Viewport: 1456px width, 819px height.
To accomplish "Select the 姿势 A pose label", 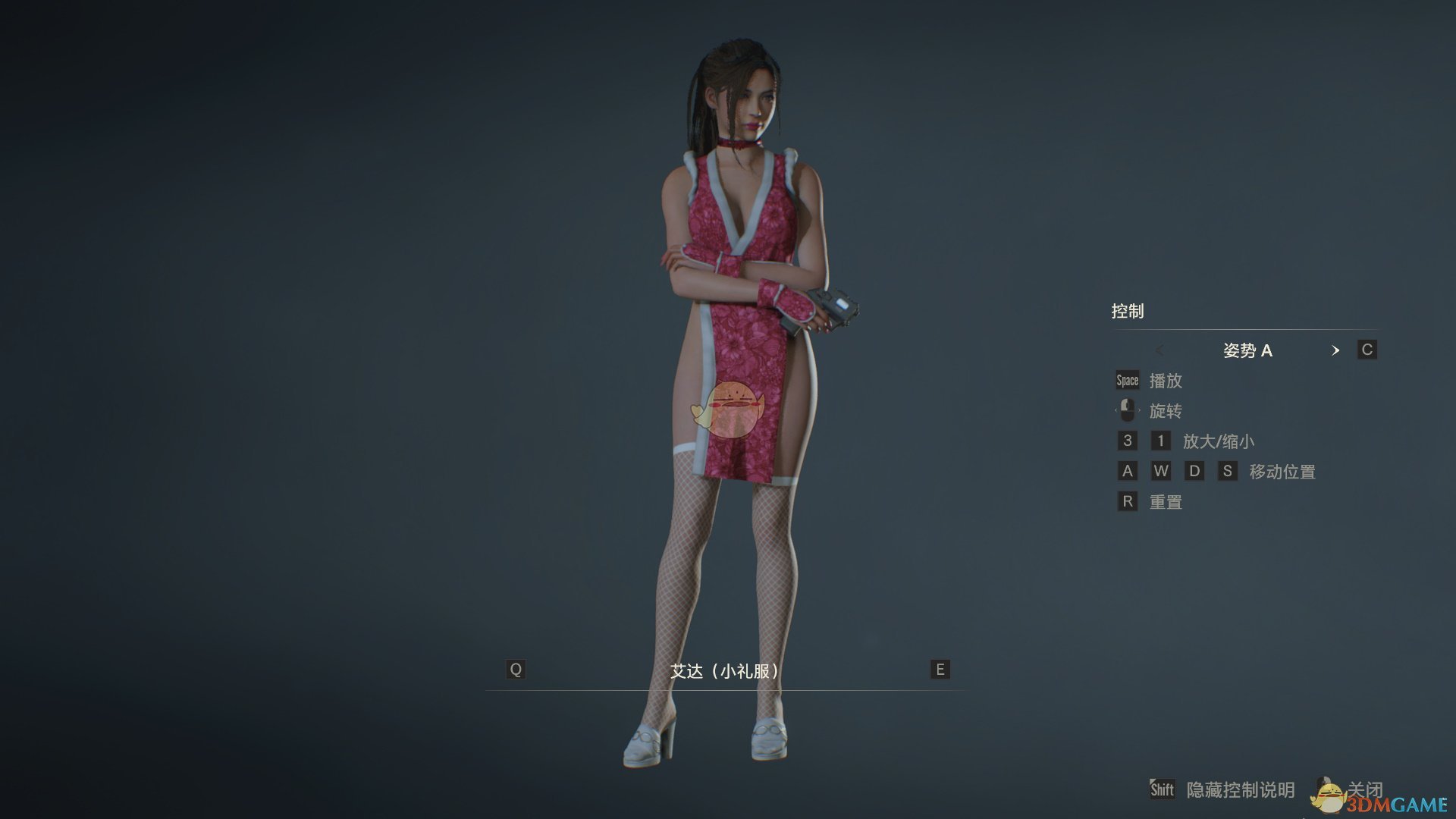I will point(1249,350).
